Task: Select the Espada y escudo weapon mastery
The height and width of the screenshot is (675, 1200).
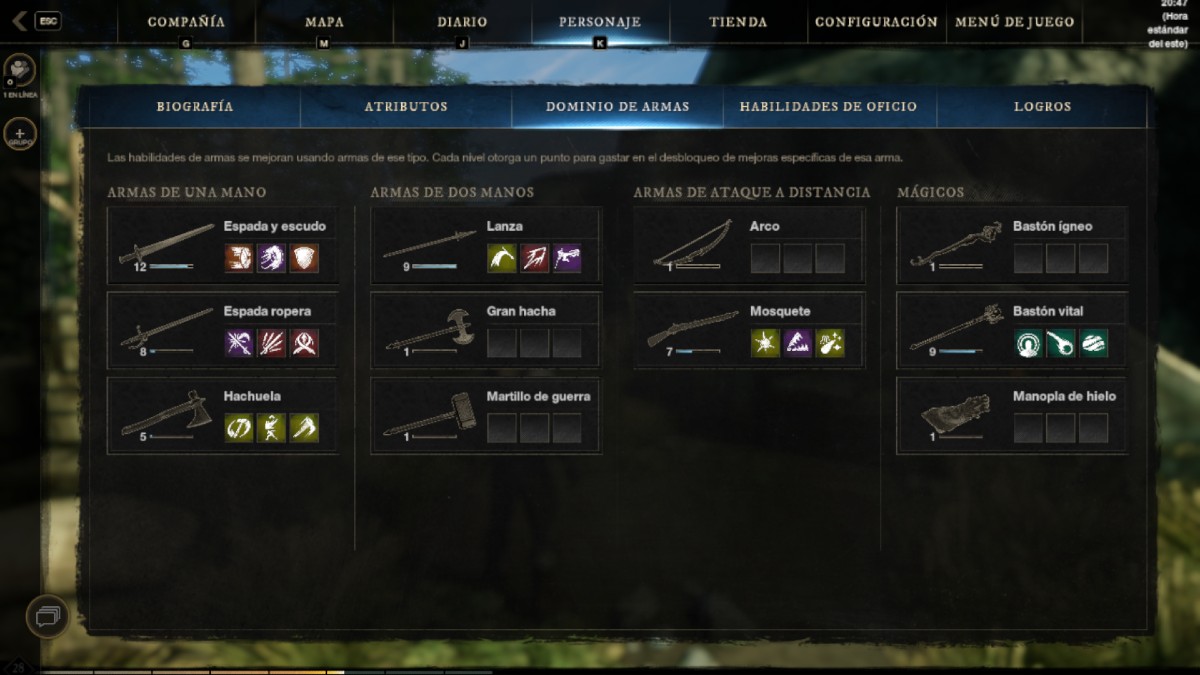Action: tap(222, 246)
